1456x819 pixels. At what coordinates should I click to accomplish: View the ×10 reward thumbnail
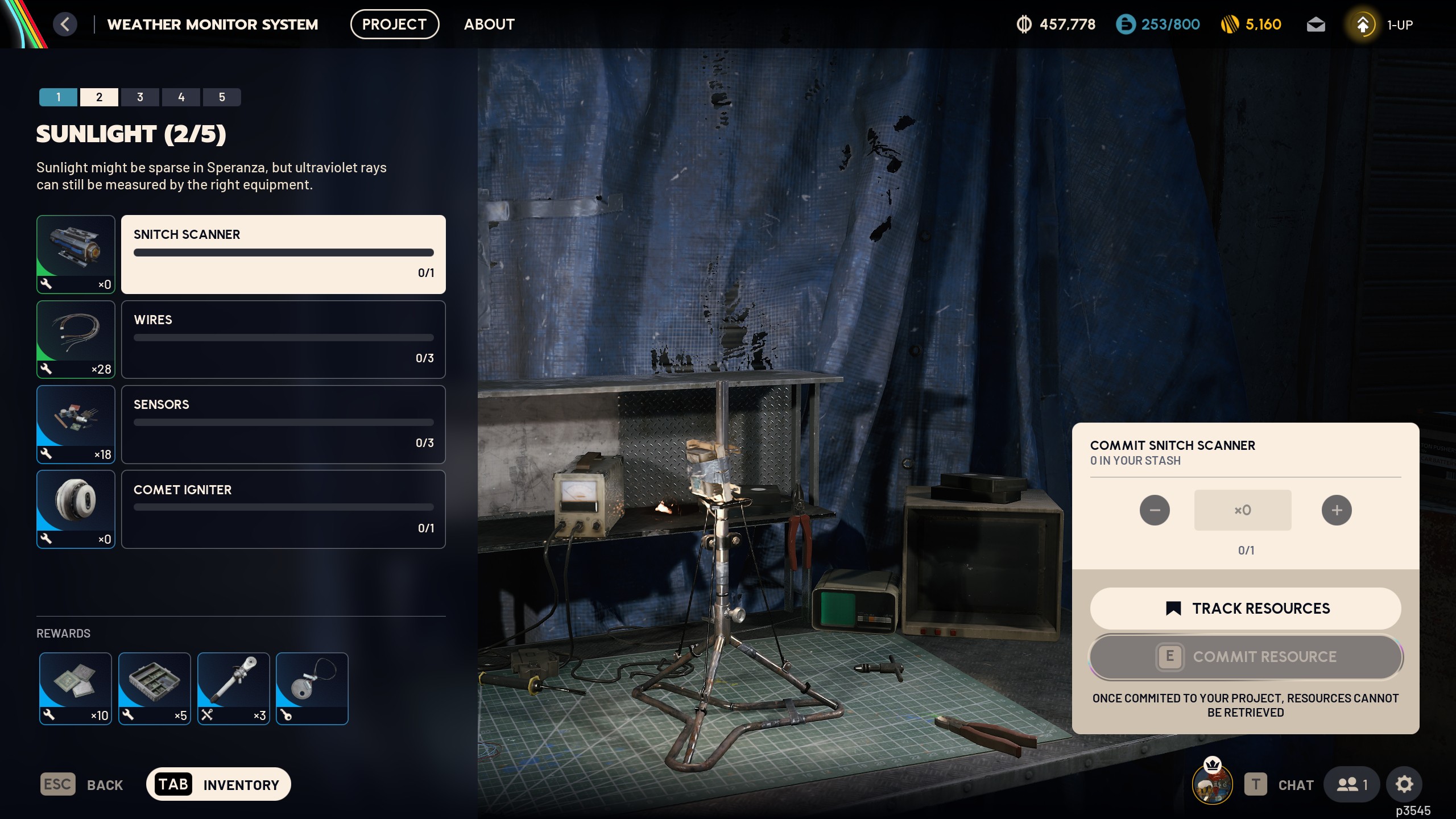pos(75,689)
